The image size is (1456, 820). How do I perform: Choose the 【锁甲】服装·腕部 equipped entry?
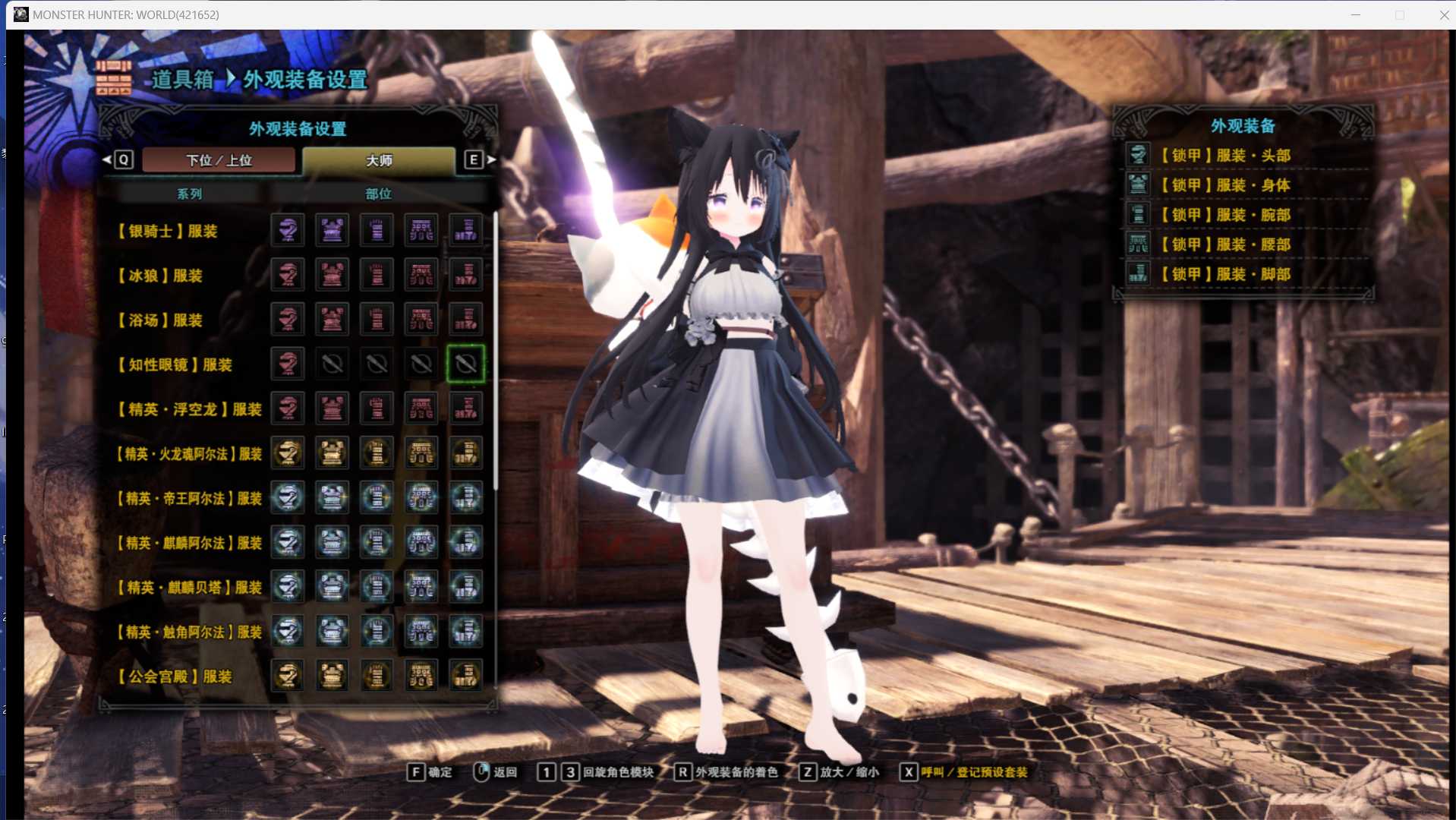click(x=1225, y=215)
